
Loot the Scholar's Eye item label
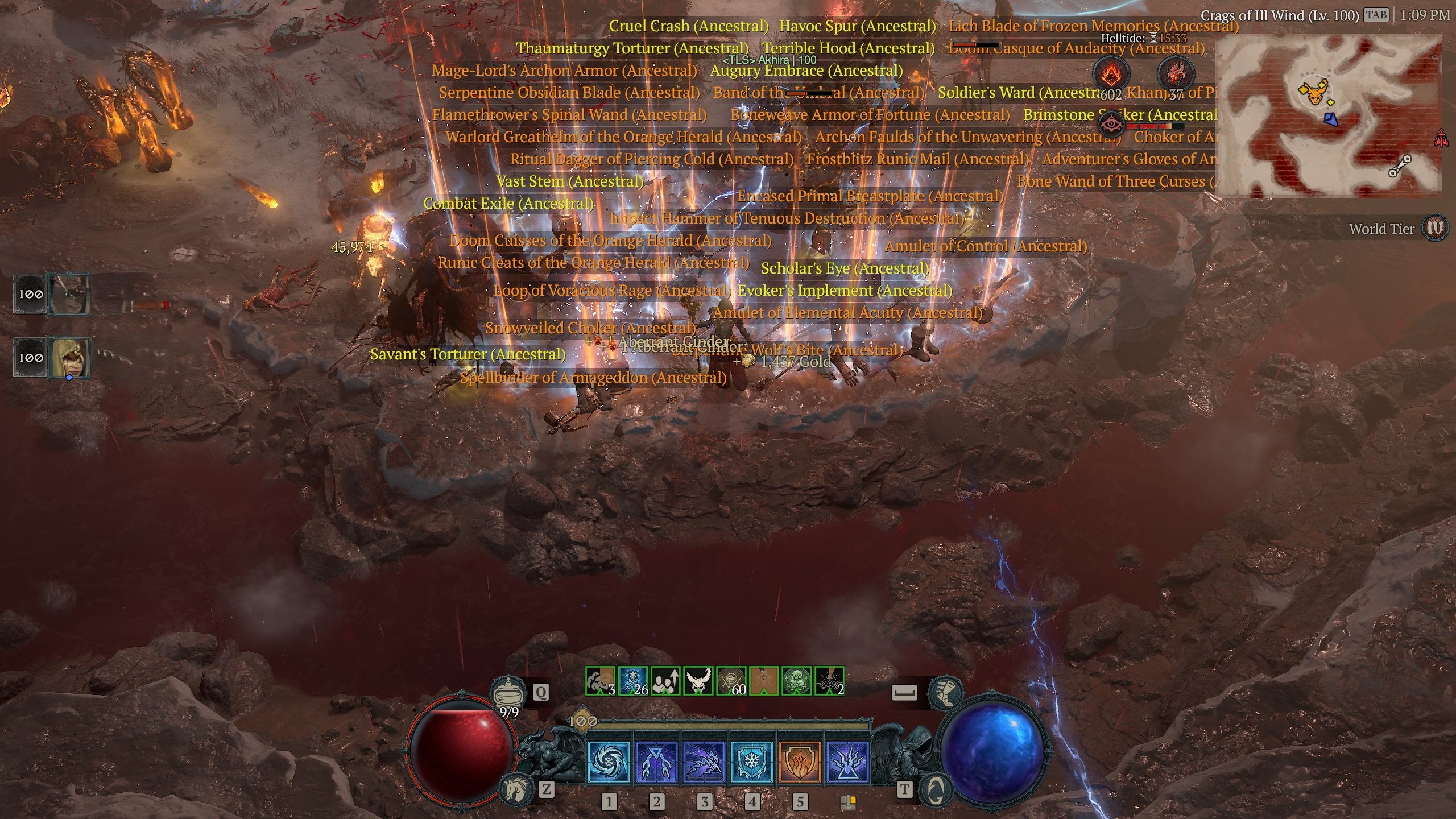tap(845, 268)
